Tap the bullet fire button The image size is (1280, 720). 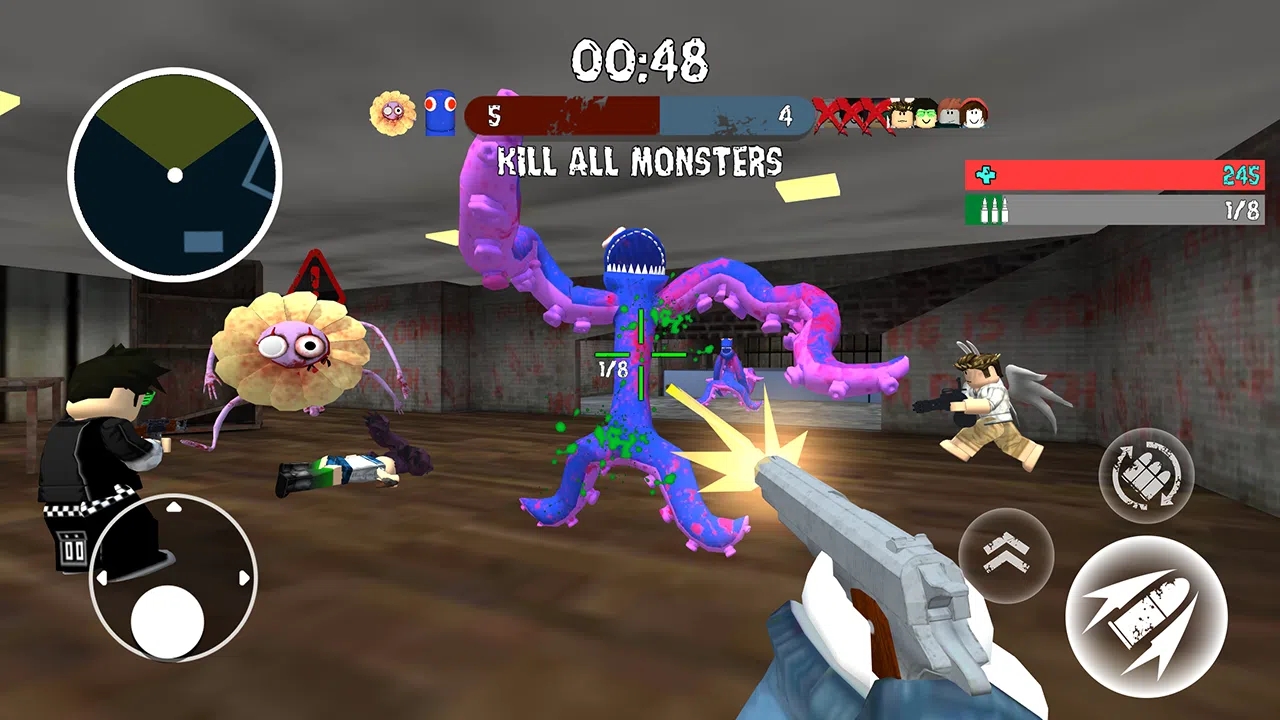1146,616
